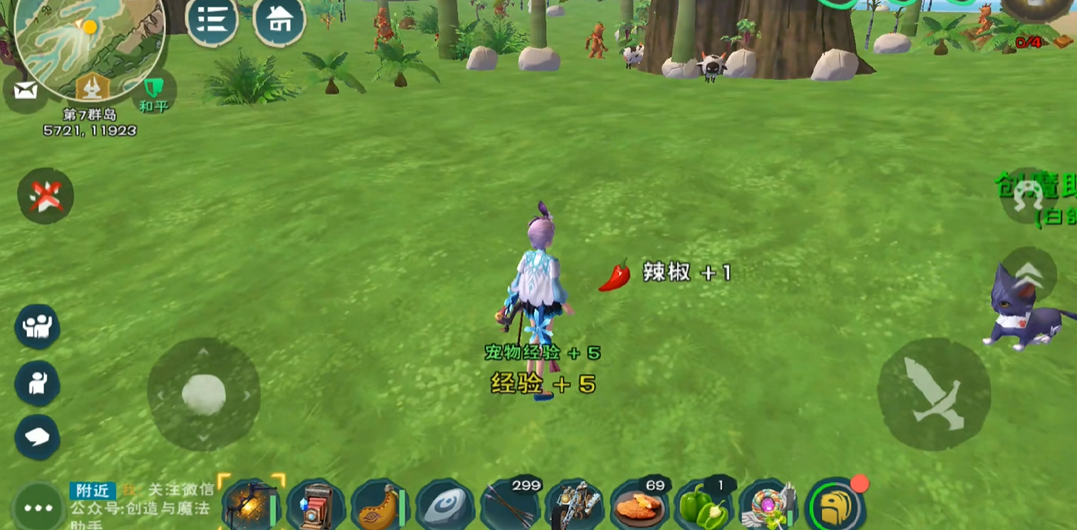This screenshot has width=1077, height=530.
Task: Open the backpack with red notification dot
Action: coord(835,506)
